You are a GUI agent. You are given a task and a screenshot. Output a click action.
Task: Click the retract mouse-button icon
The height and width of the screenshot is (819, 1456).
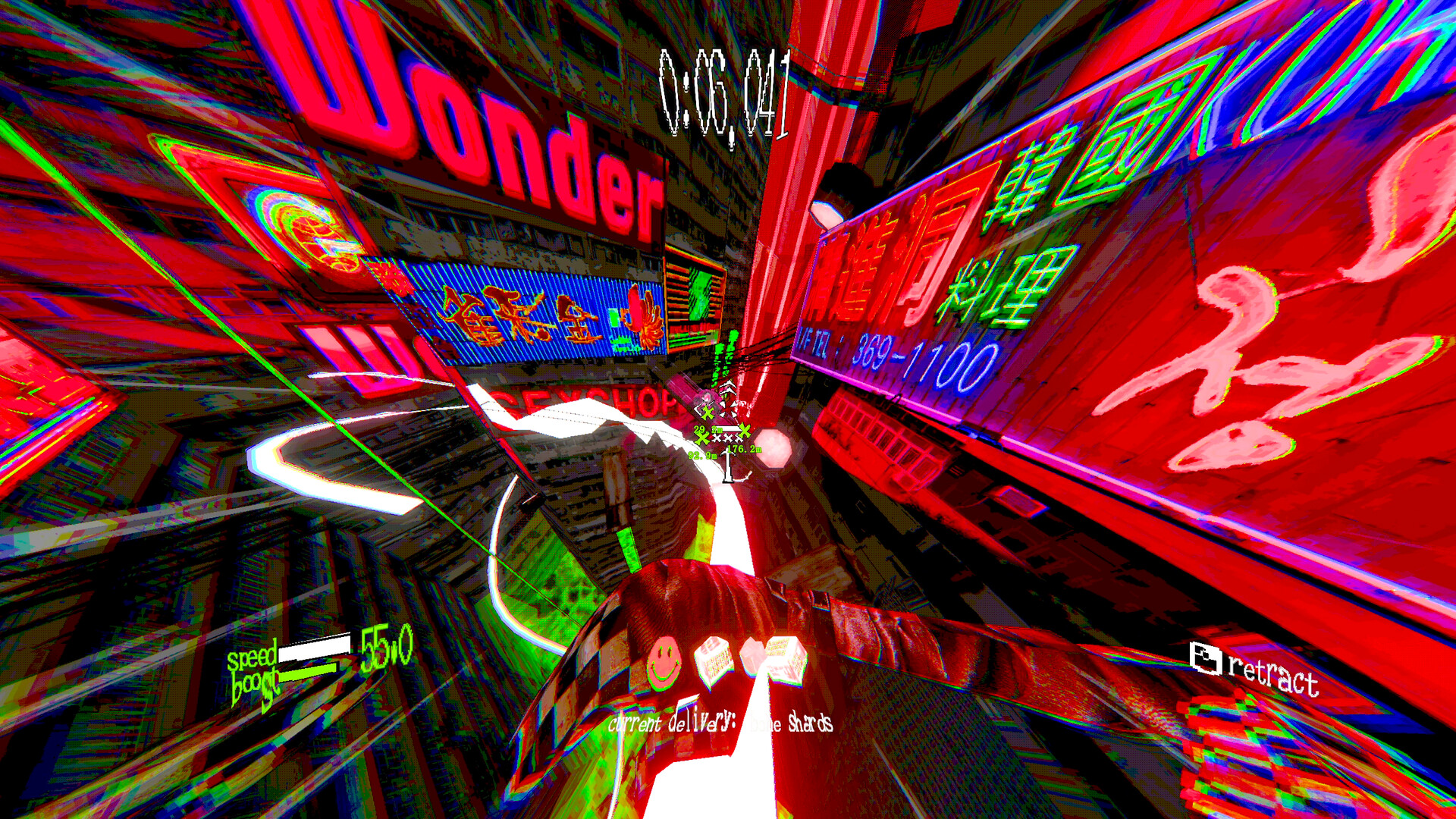click(x=1204, y=658)
